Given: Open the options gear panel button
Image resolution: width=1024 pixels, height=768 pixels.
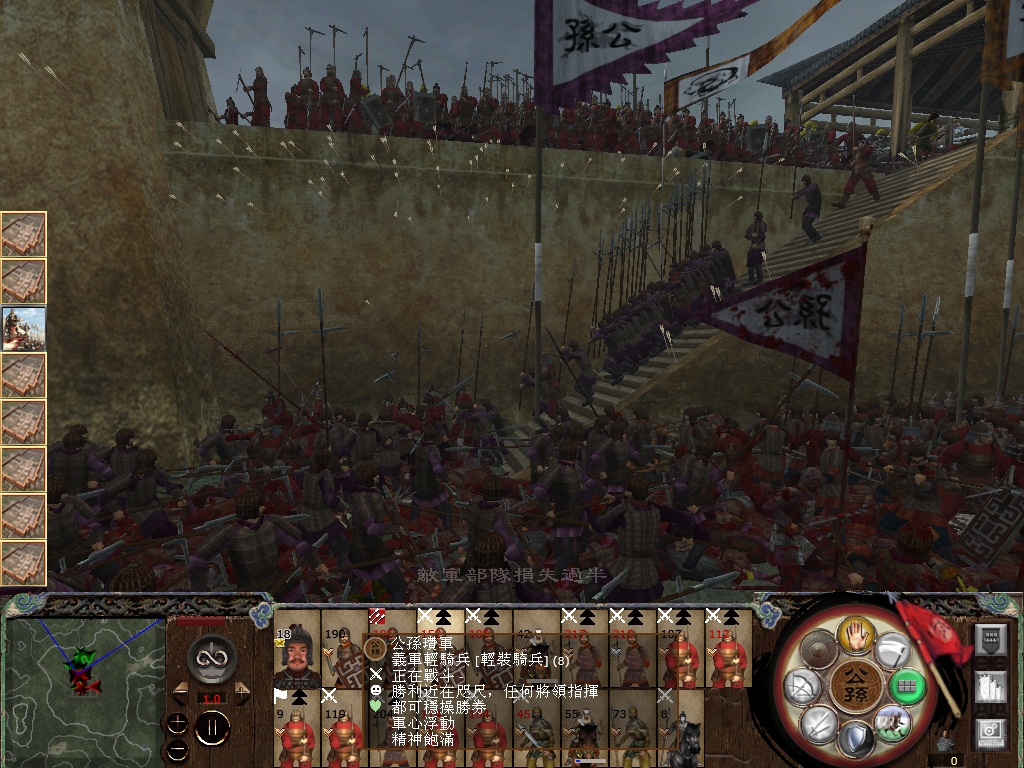Looking at the screenshot, I should coord(989,734).
